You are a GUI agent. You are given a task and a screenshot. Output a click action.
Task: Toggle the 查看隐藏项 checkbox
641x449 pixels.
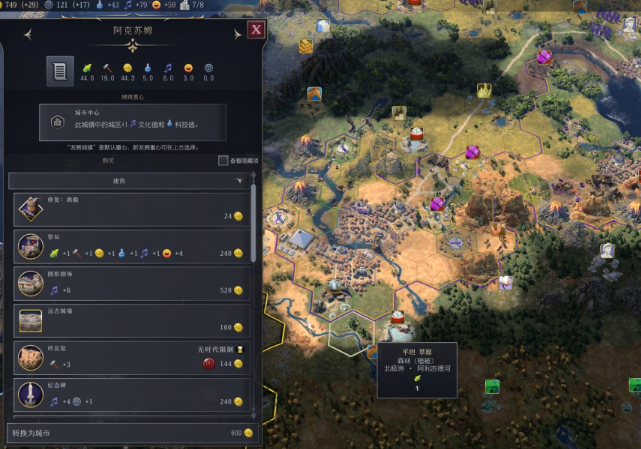click(x=223, y=160)
